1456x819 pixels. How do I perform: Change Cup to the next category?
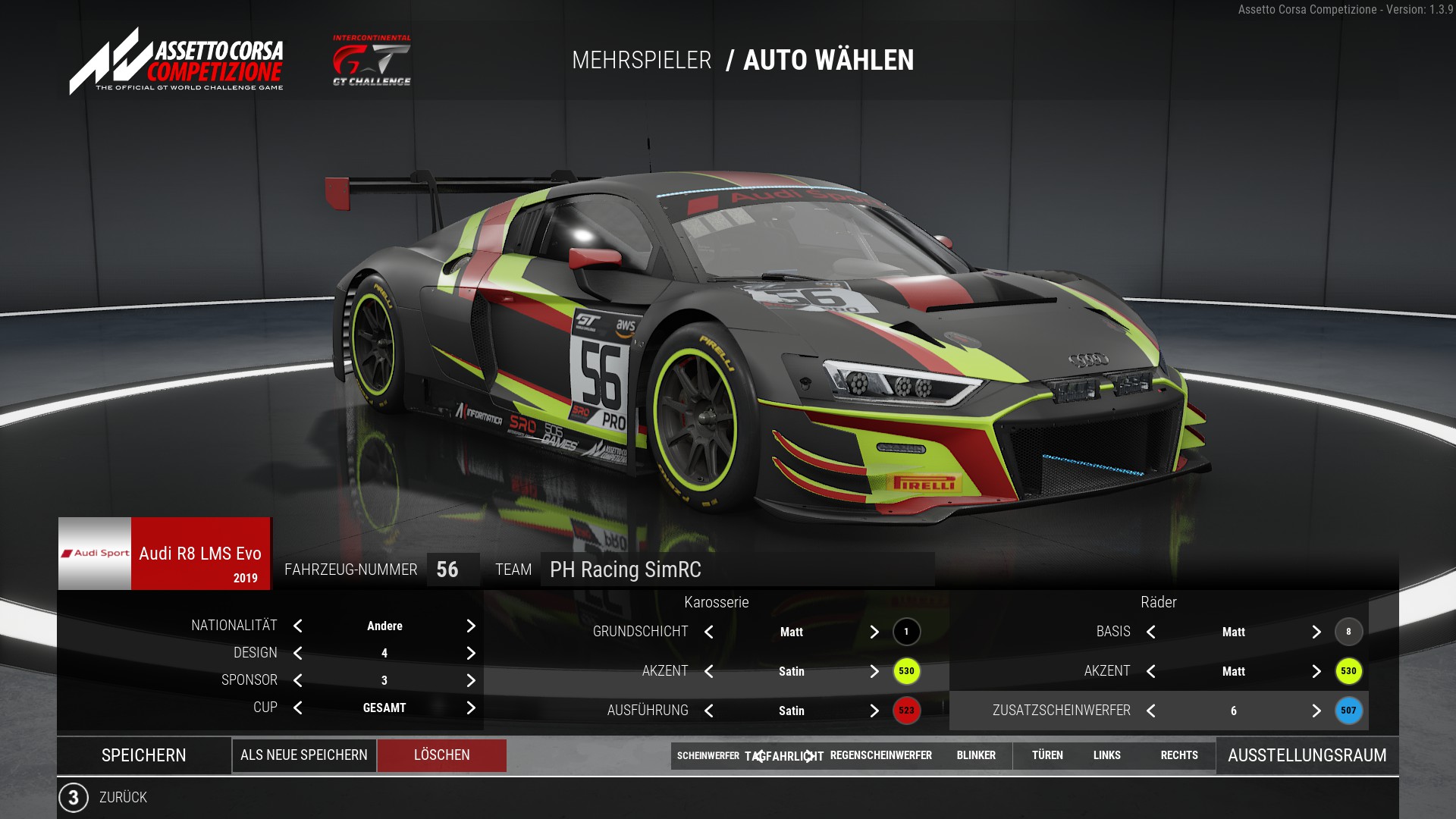point(471,708)
